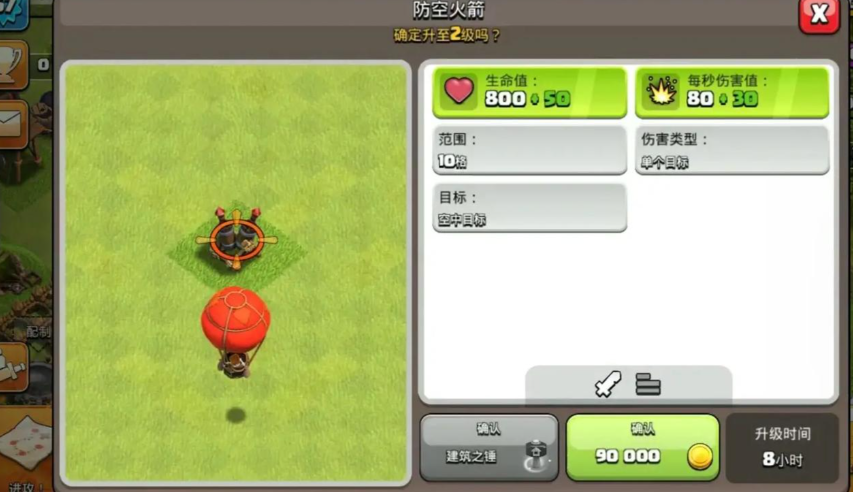Open the trophy icon on the left edge

click(12, 60)
